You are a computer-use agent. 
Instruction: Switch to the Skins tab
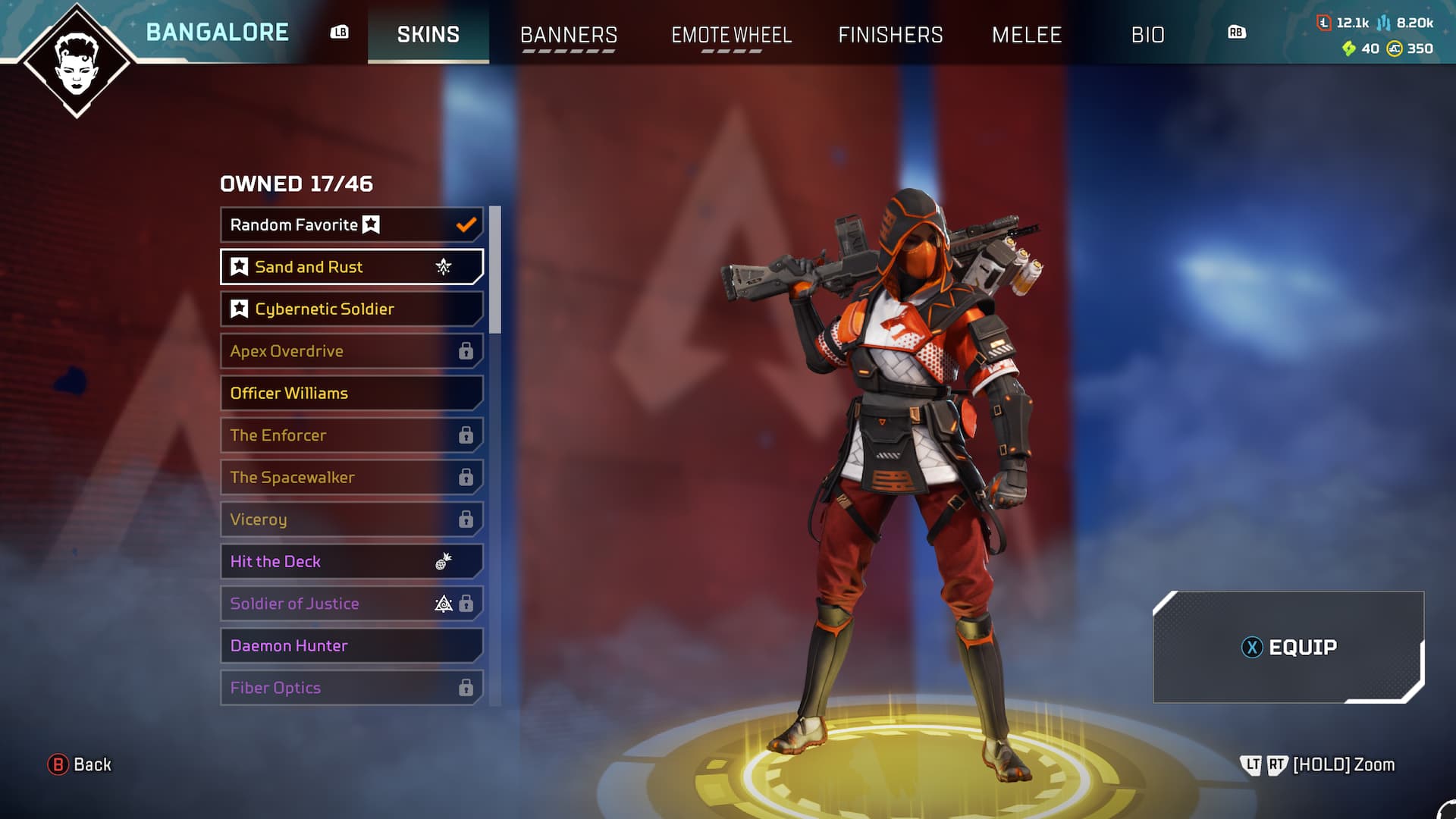point(428,35)
